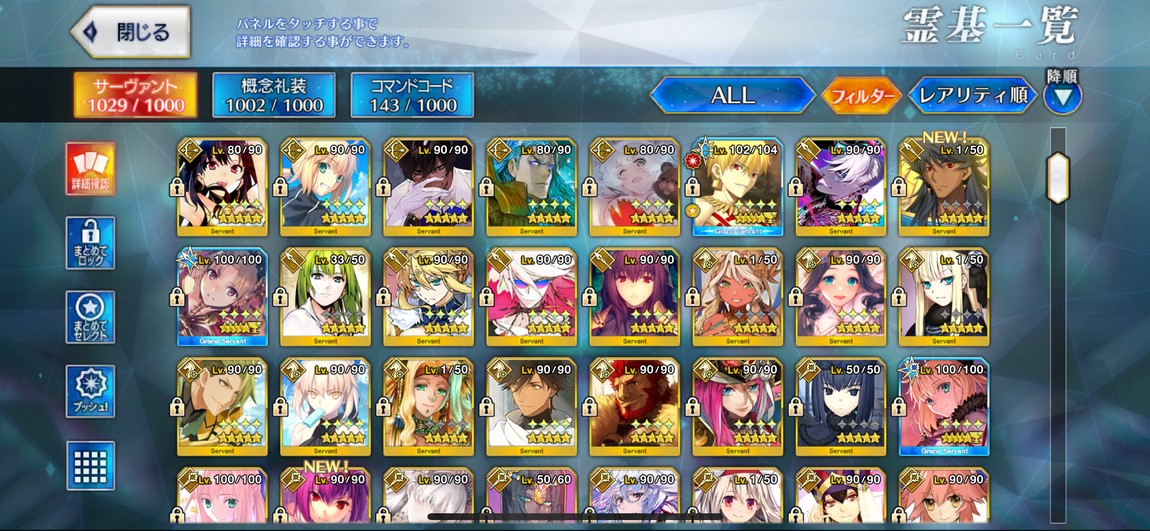1150x531 pixels.
Task: Open the フィルター filter options
Action: tap(860, 96)
